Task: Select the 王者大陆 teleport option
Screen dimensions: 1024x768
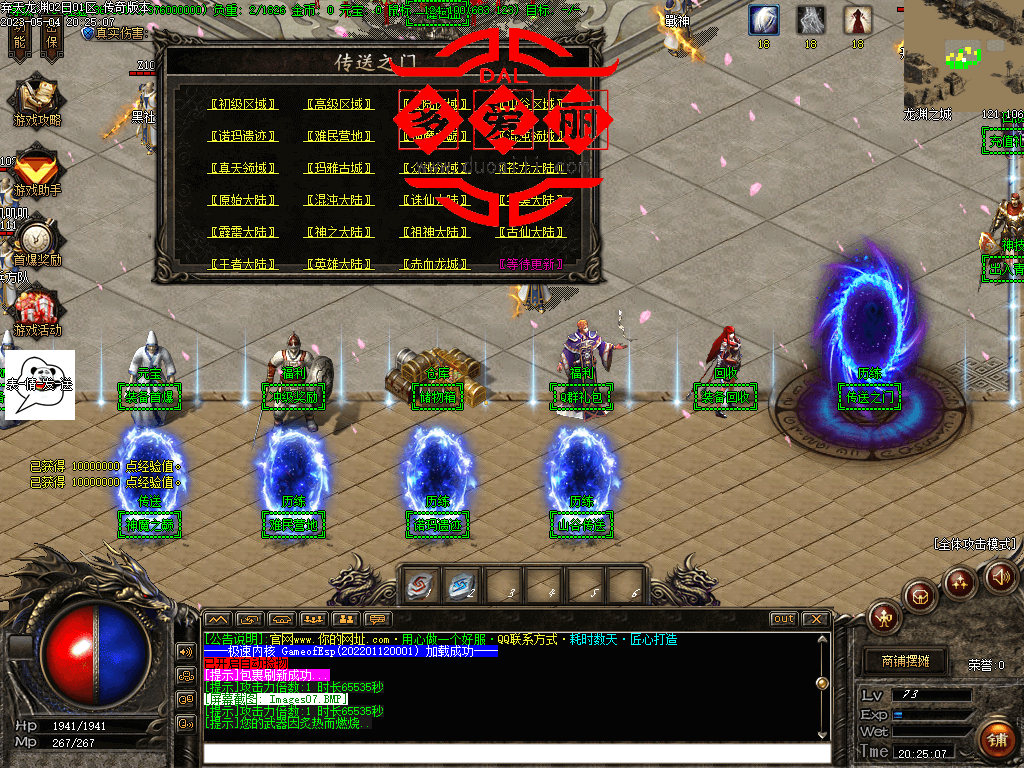Action: click(243, 264)
